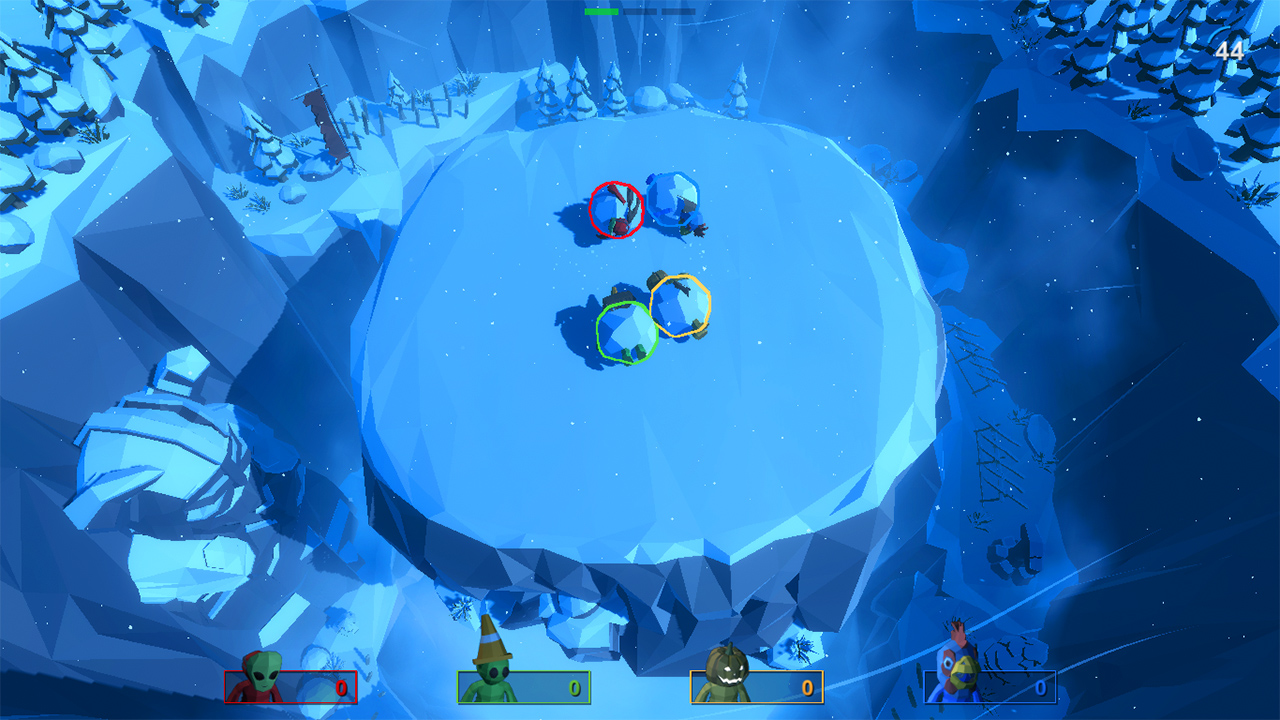The height and width of the screenshot is (720, 1280).
Task: Open the red player's score panel
Action: click(x=290, y=688)
